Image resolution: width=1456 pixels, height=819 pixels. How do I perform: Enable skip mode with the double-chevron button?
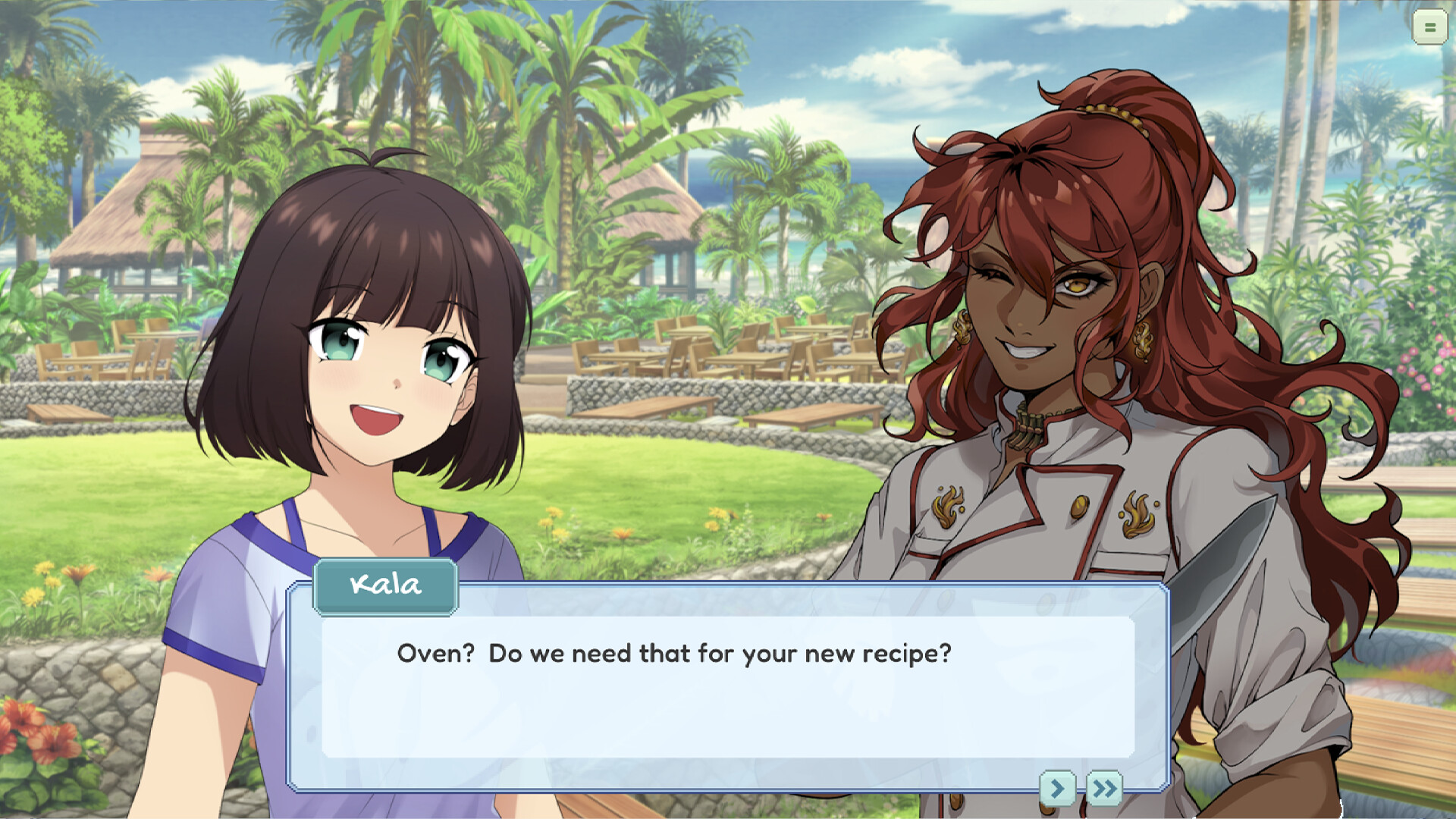point(1104,789)
